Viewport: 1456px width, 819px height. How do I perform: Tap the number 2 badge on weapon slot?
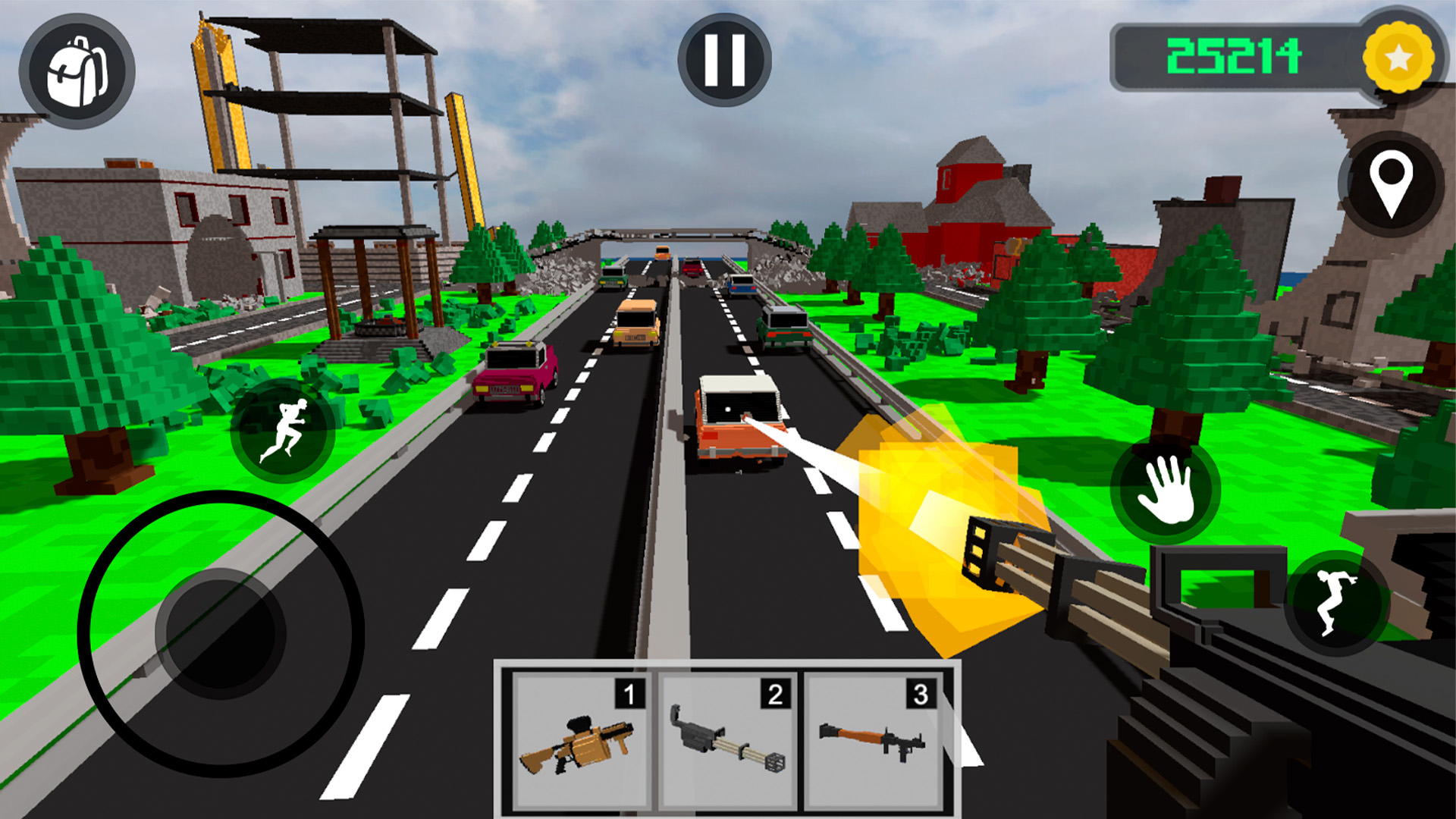[776, 692]
